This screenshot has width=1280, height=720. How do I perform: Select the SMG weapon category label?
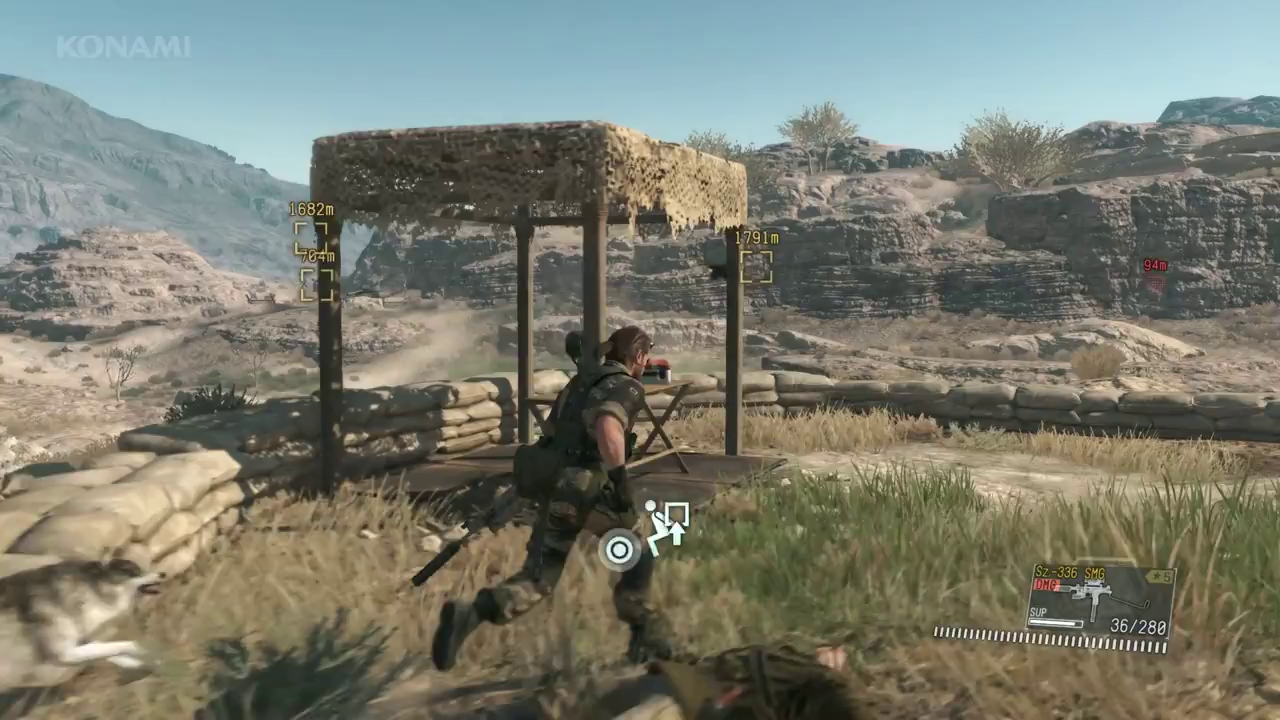pyautogui.click(x=1095, y=572)
